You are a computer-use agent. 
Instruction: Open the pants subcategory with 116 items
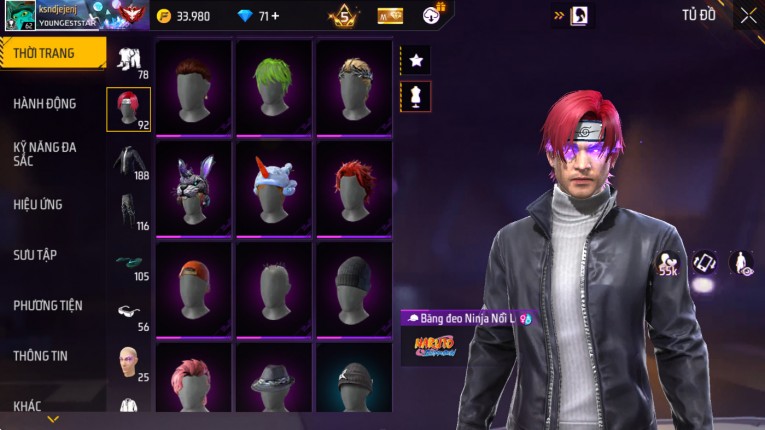129,212
